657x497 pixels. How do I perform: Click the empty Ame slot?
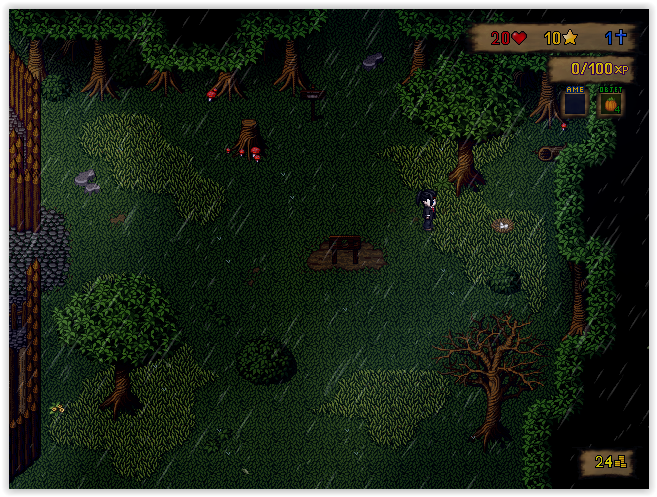tap(574, 103)
